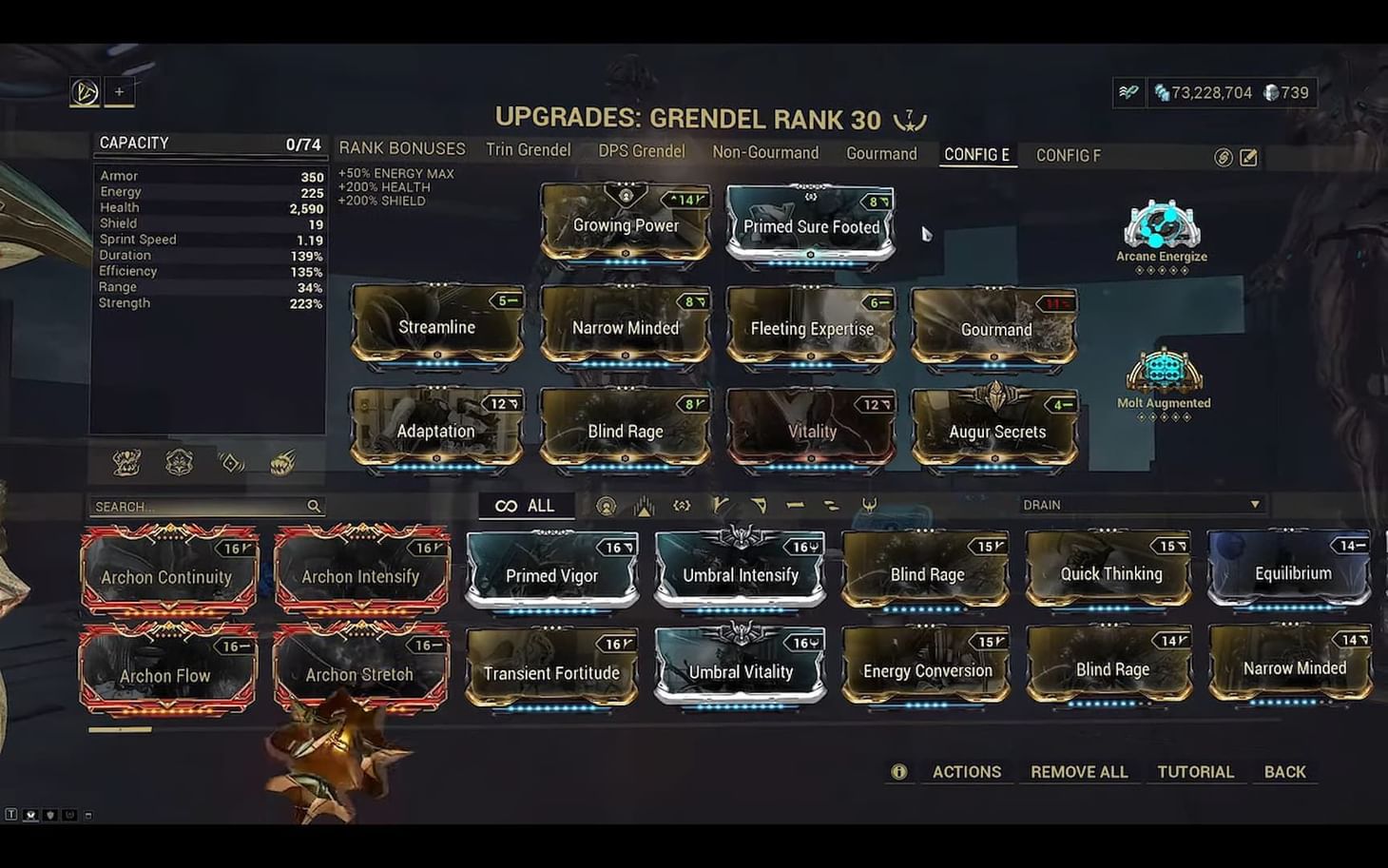Open the Exilus mod slot filter icon

click(681, 507)
